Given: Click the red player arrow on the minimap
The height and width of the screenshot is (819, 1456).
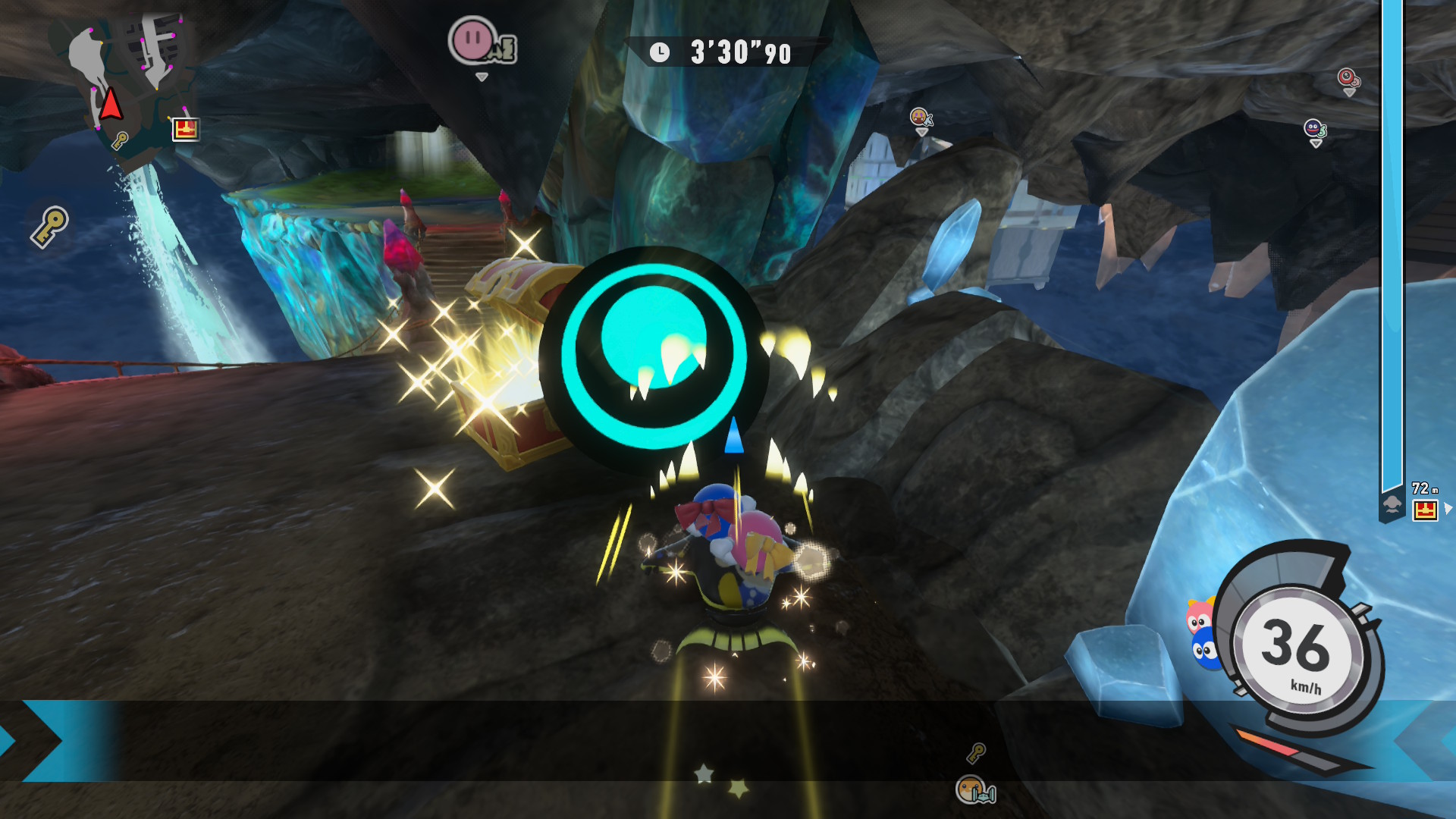Looking at the screenshot, I should click(111, 104).
